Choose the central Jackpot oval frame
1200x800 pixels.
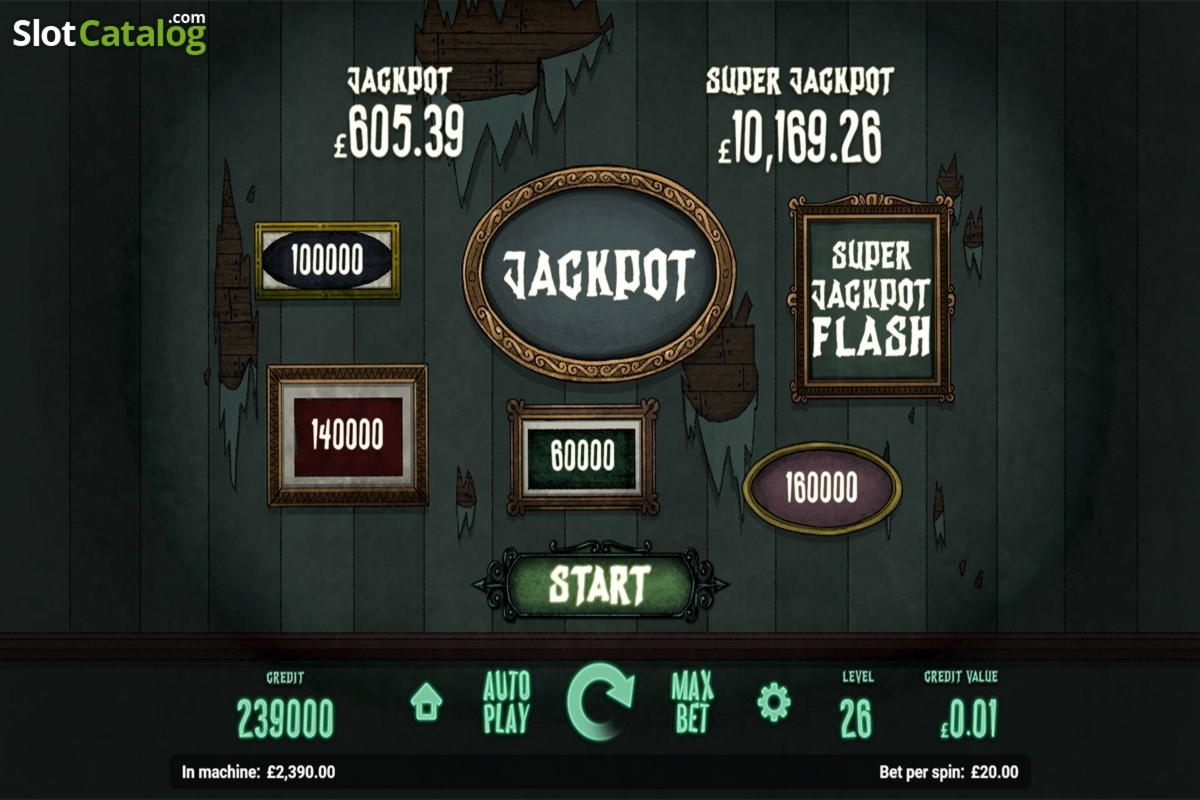[598, 275]
